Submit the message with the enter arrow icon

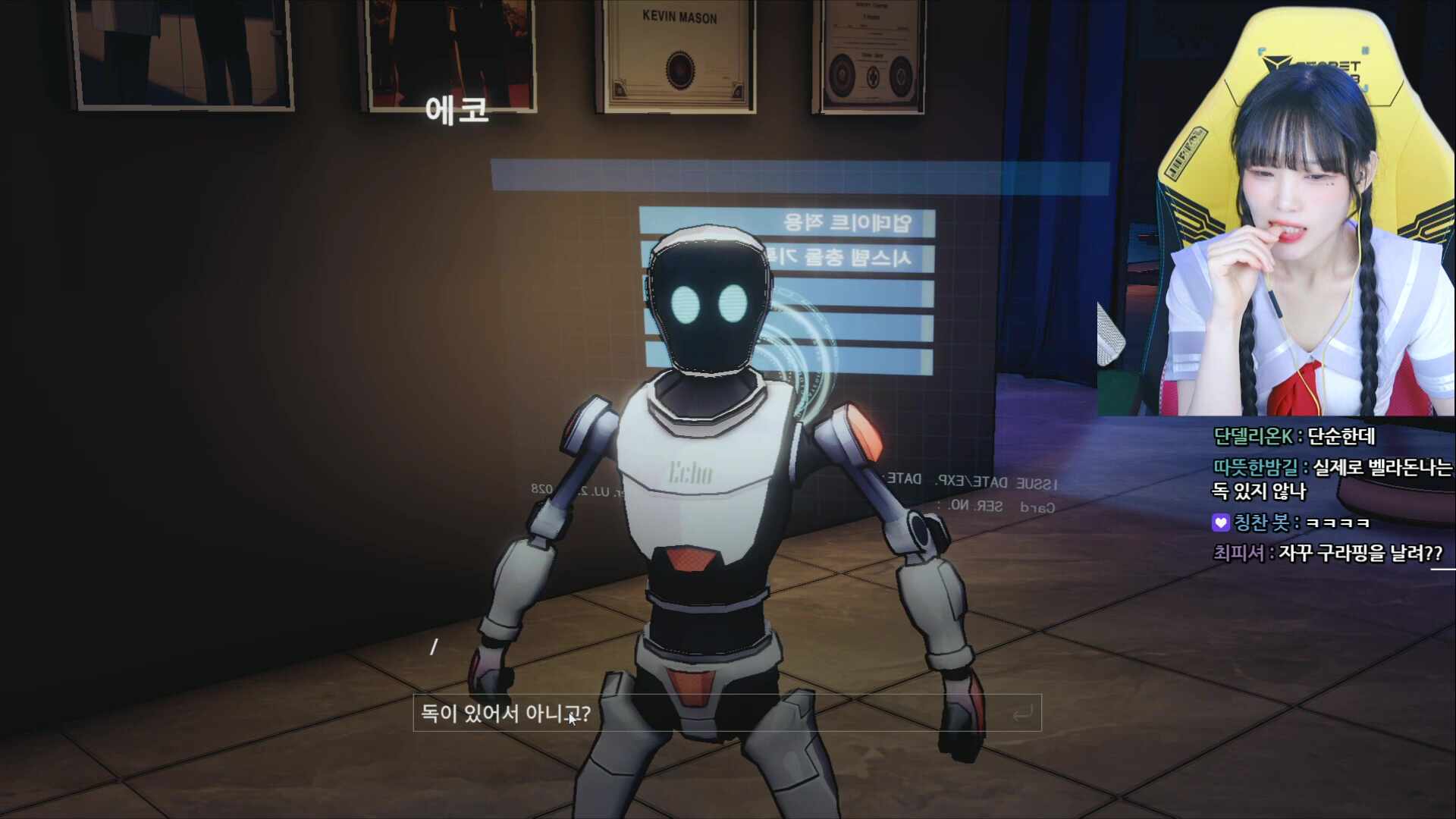click(x=1022, y=714)
